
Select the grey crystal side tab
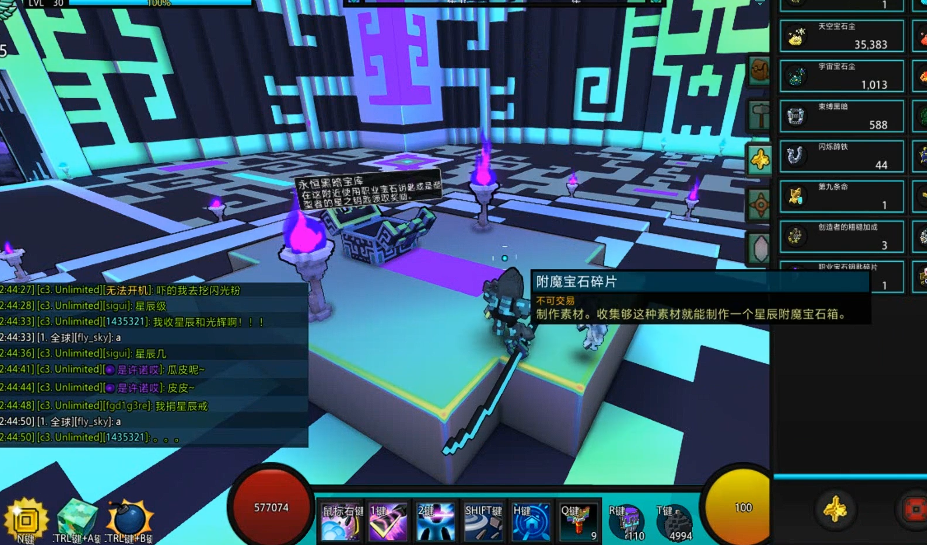pos(759,246)
